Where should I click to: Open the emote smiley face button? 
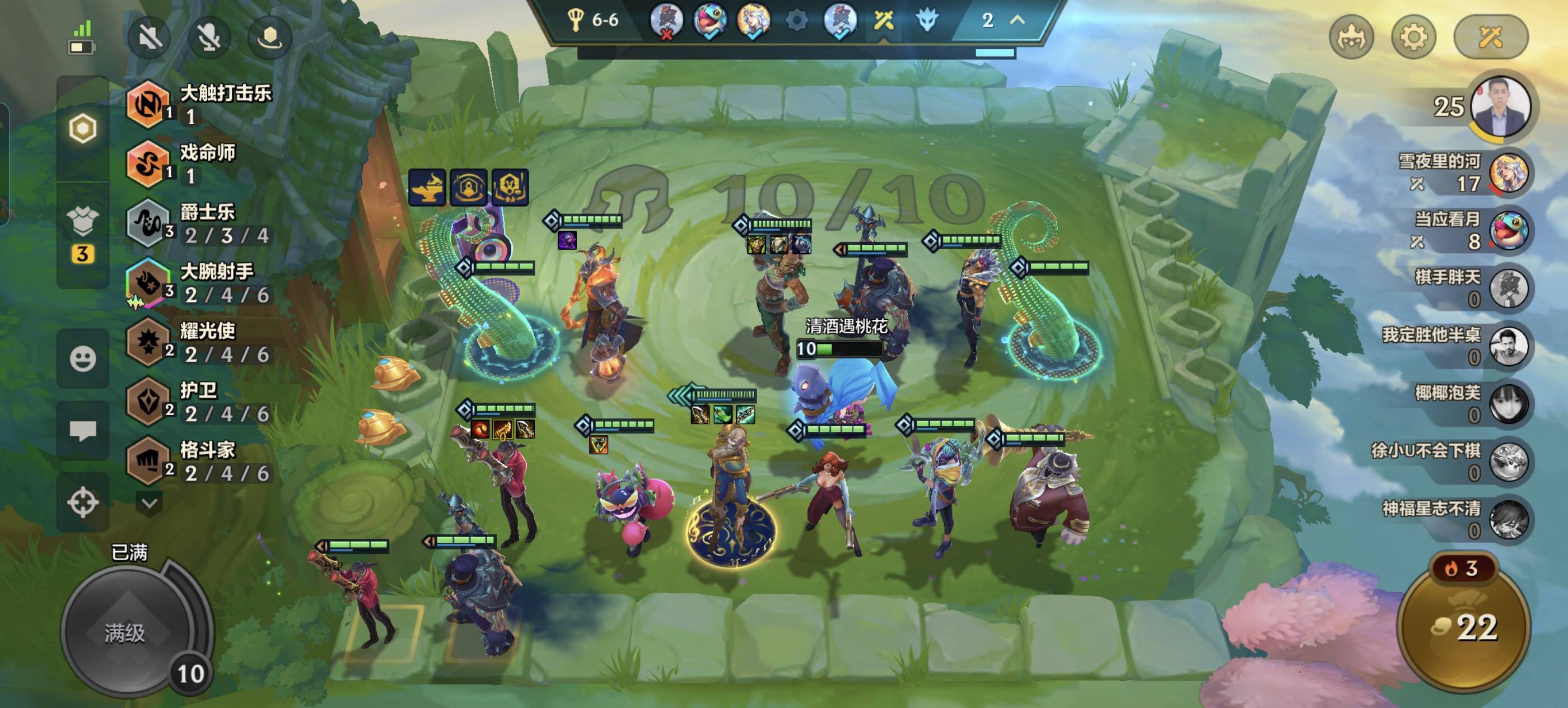pos(83,358)
